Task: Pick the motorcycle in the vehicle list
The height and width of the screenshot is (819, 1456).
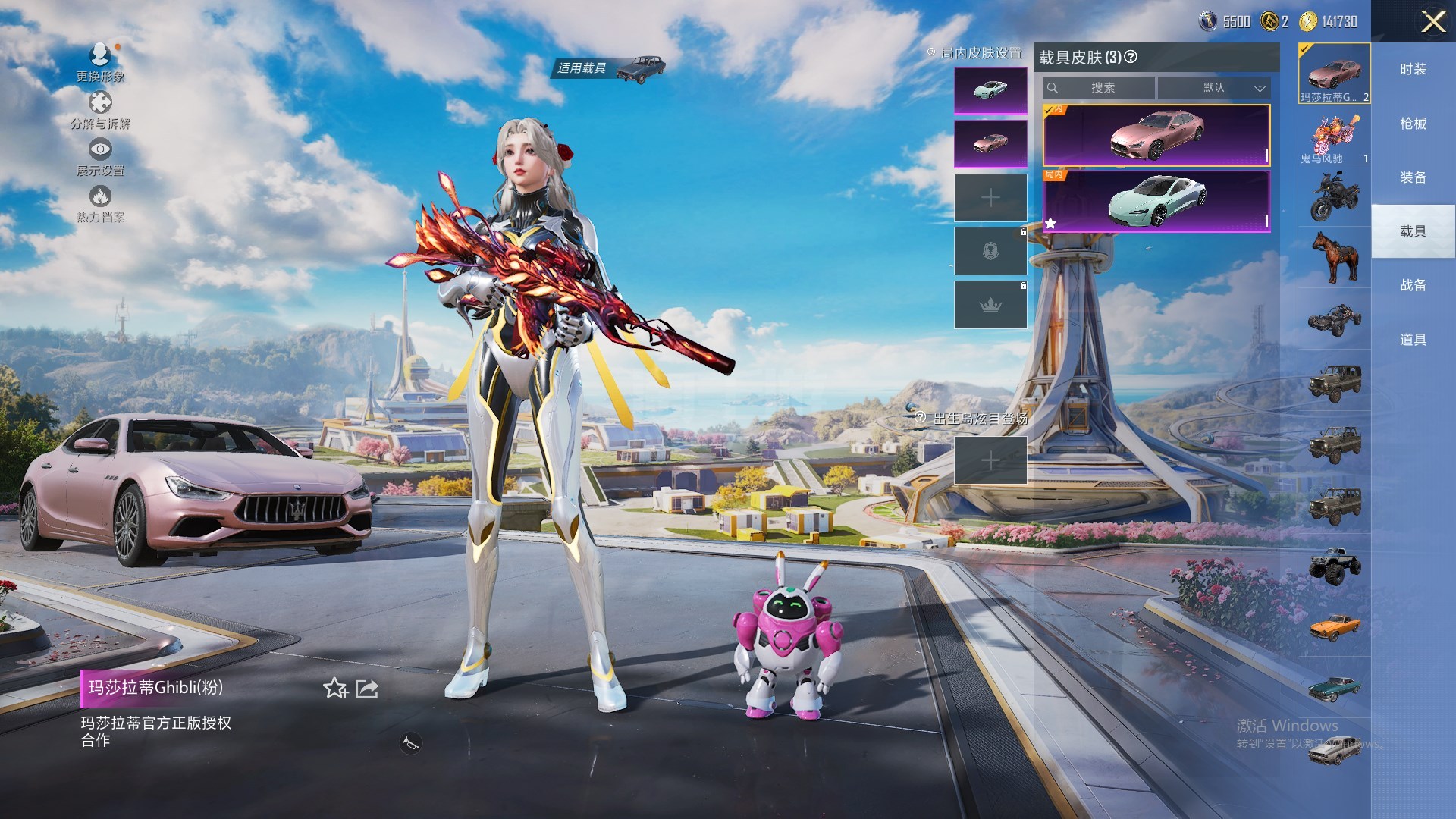Action: 1334,196
